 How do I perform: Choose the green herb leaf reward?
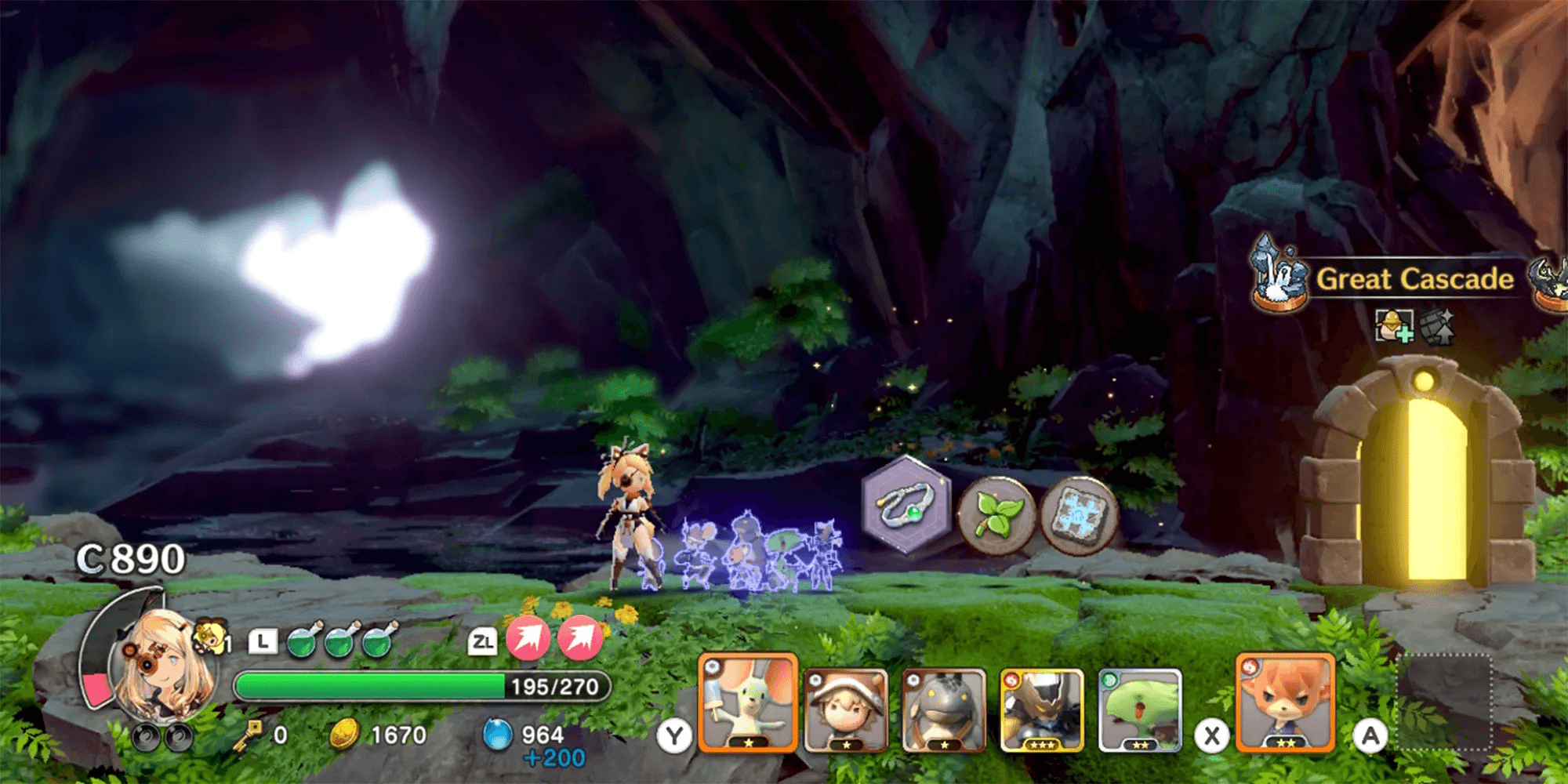[997, 515]
